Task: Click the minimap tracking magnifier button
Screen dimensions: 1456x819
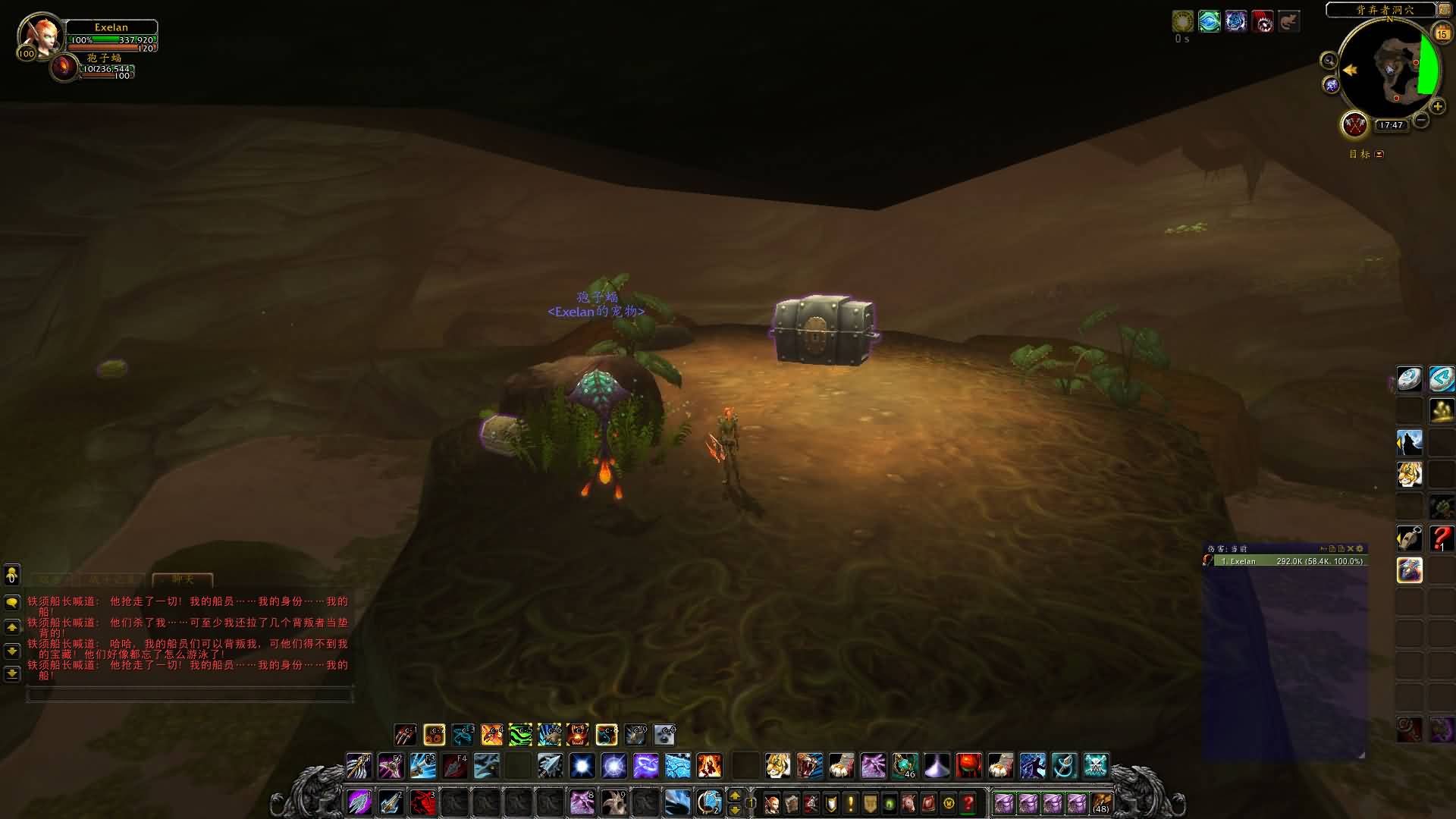Action: click(1329, 61)
